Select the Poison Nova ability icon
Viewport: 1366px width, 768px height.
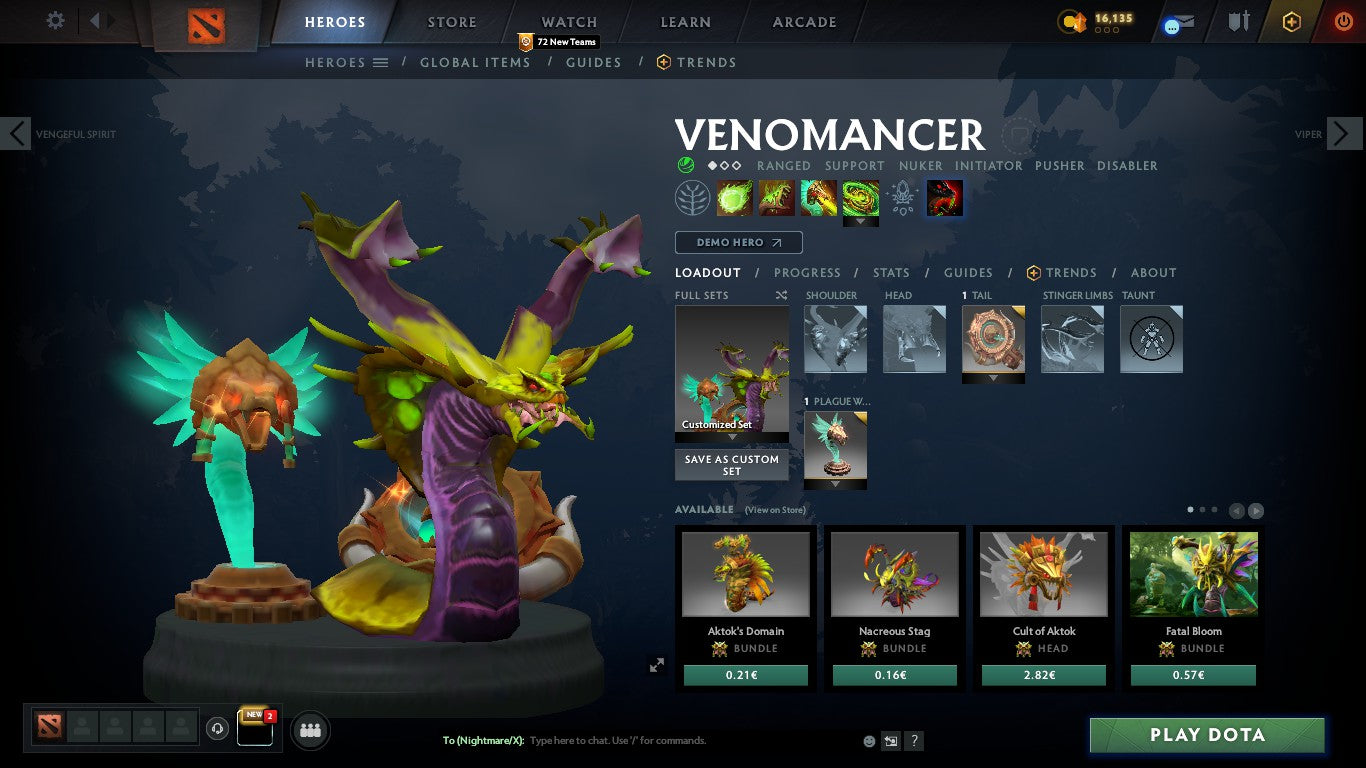point(860,197)
